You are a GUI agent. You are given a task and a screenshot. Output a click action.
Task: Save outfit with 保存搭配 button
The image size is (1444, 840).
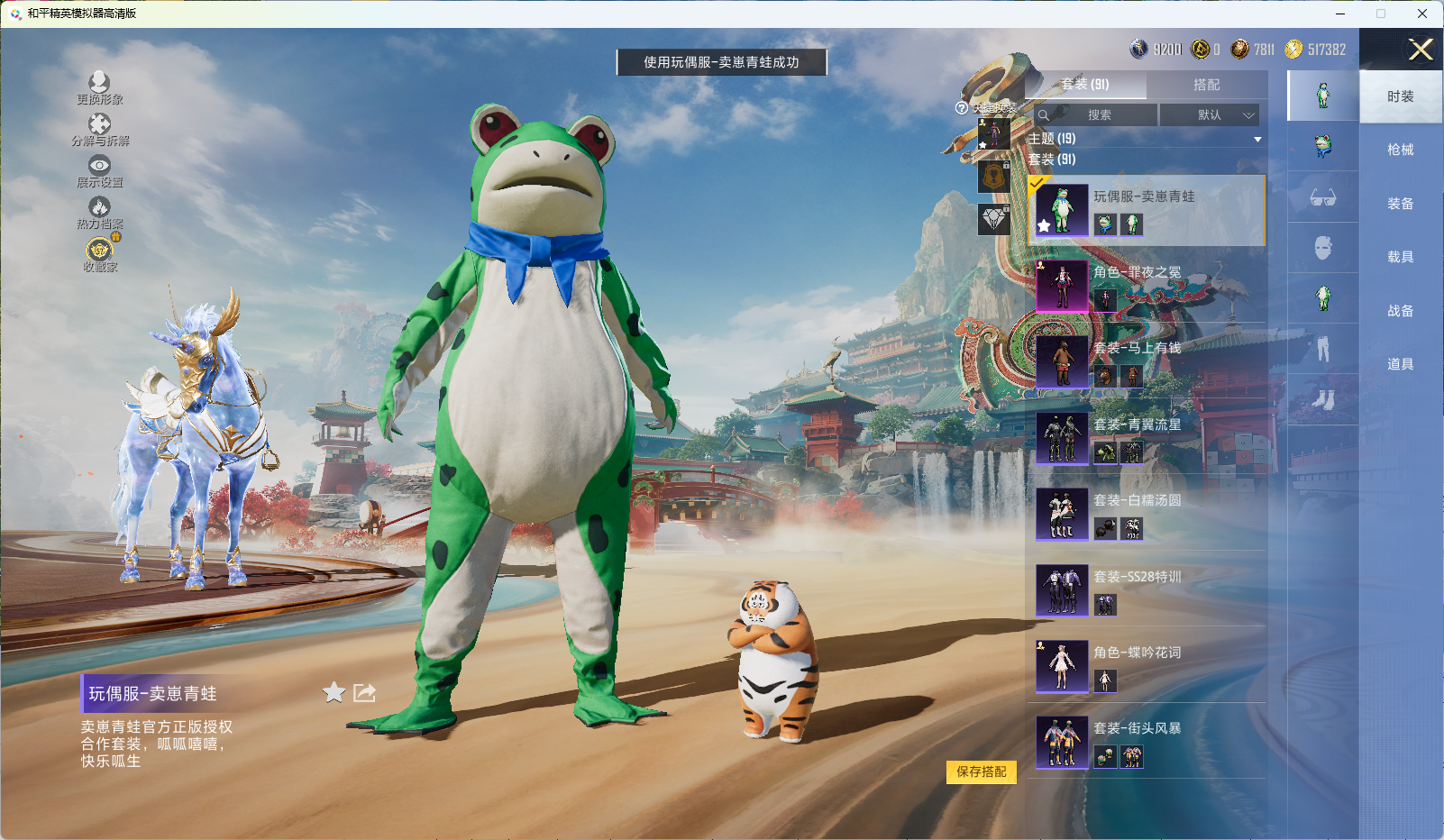click(x=981, y=772)
